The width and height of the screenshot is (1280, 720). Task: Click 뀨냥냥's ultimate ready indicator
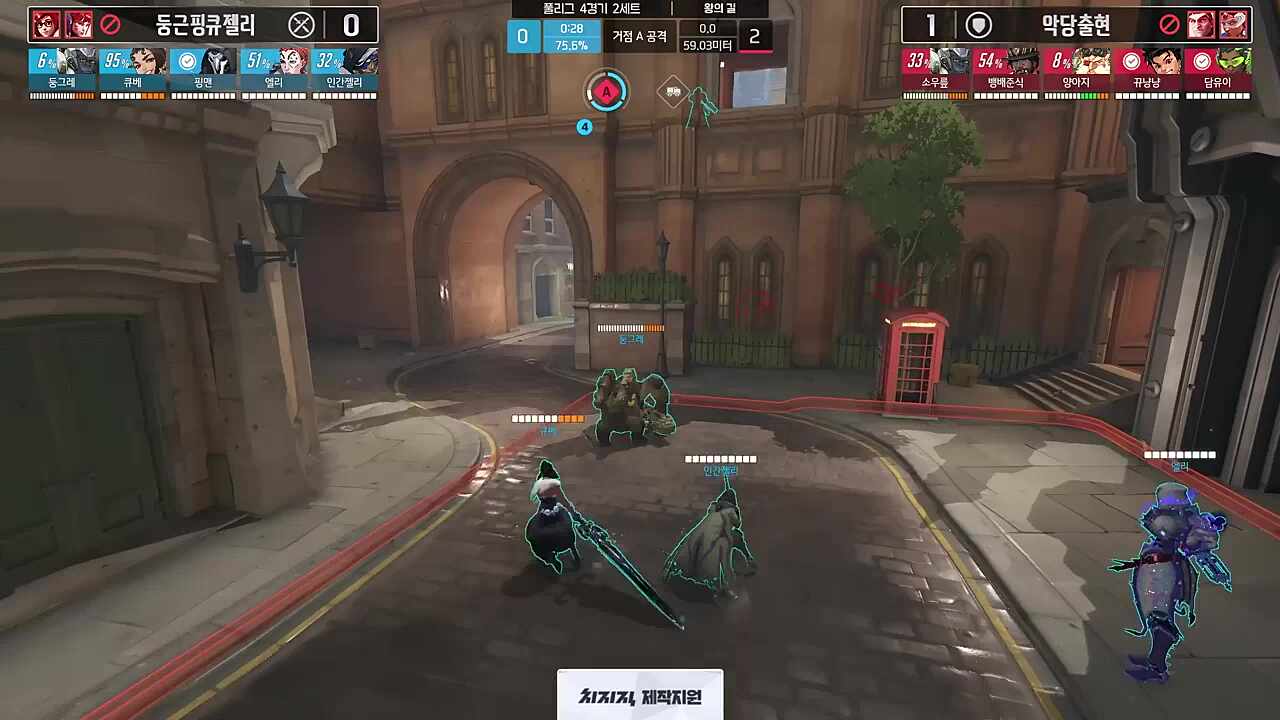(x=1131, y=60)
